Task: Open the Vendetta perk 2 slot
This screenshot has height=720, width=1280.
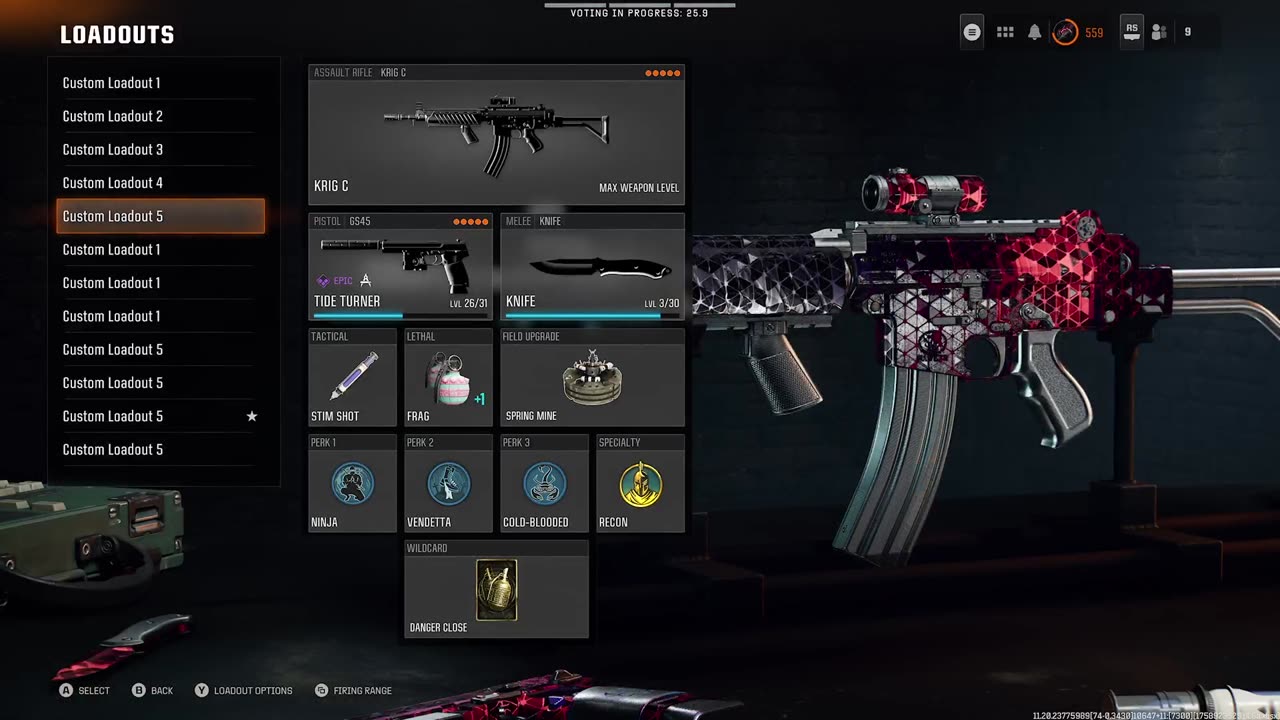Action: click(448, 484)
